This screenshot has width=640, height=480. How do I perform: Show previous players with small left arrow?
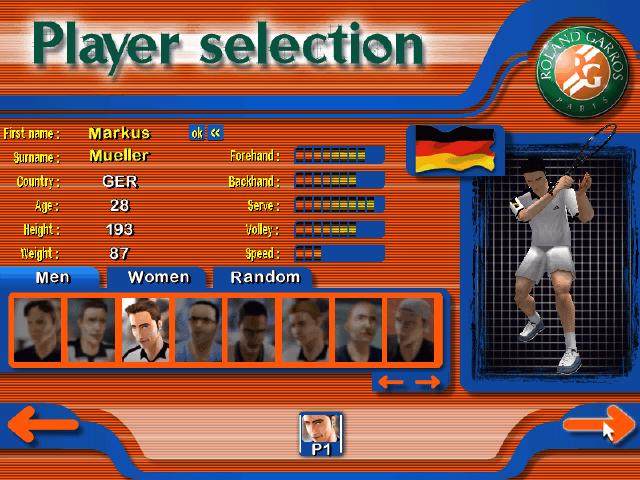(x=391, y=381)
